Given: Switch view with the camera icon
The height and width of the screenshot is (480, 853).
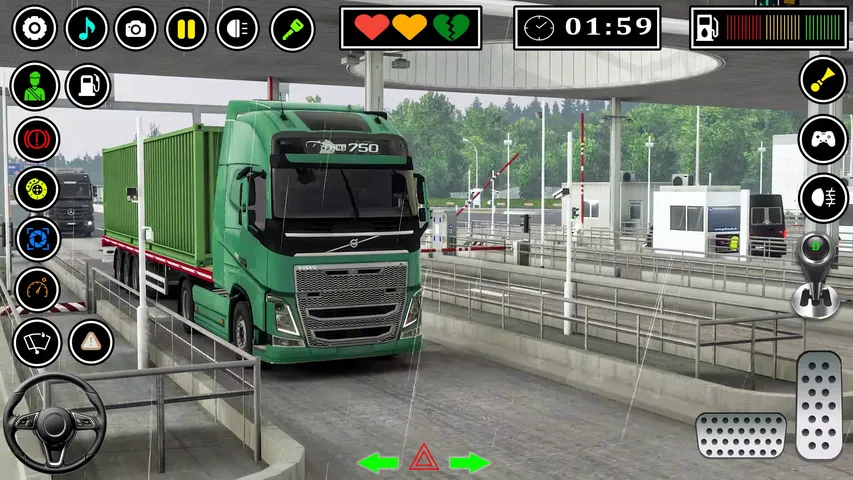Looking at the screenshot, I should (x=136, y=28).
